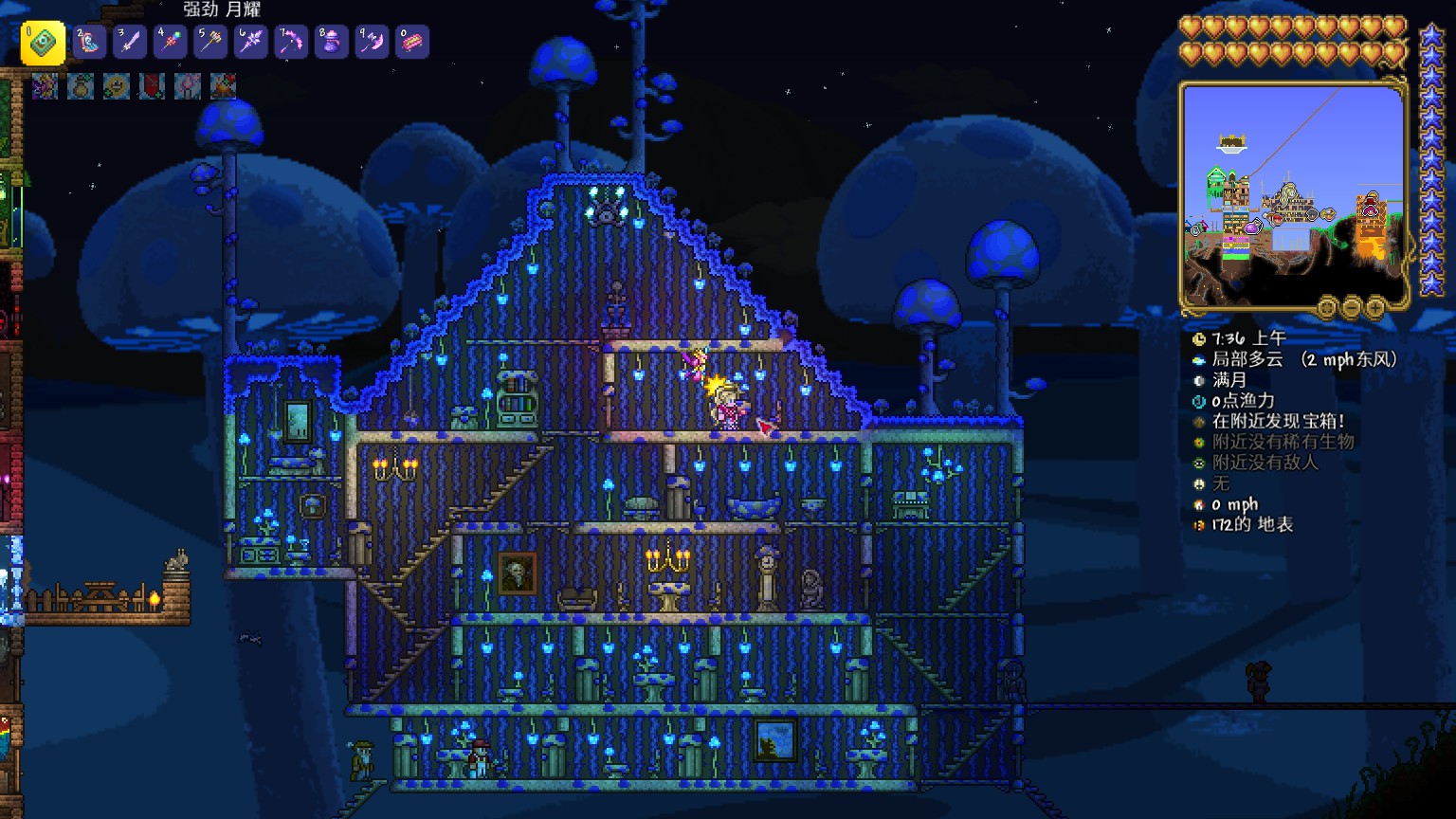
Task: Zoom out the minimap with minus button
Action: pyautogui.click(x=1352, y=307)
